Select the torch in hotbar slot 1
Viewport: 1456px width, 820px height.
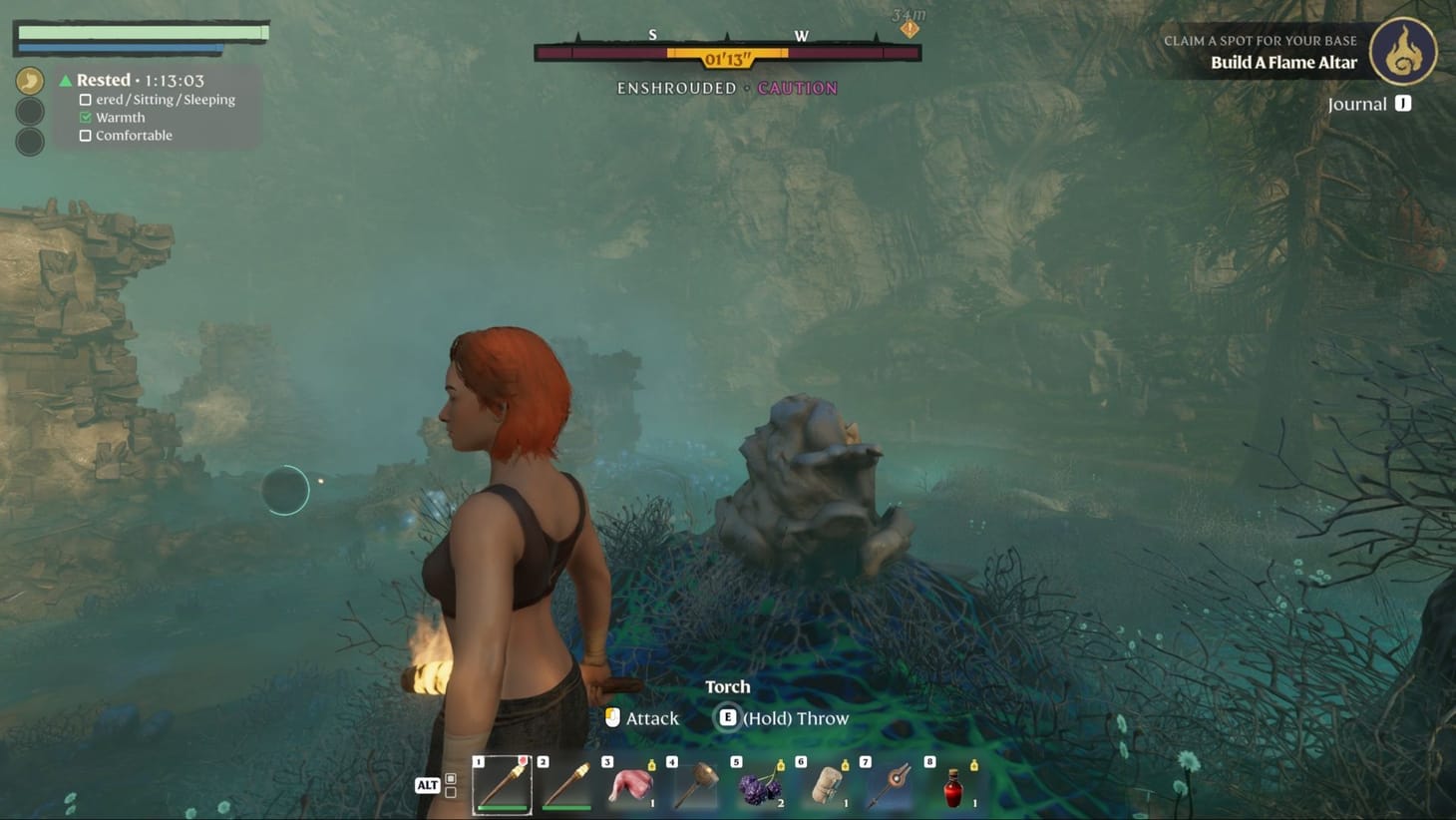(x=503, y=784)
